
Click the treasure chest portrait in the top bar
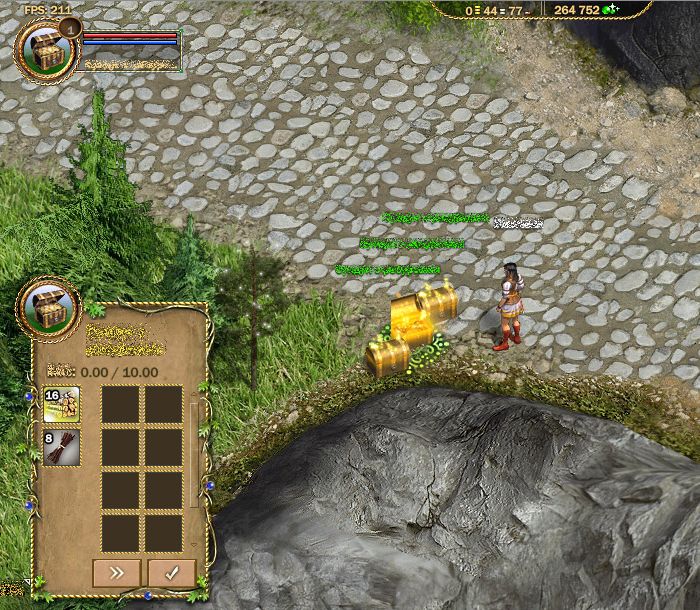45,48
